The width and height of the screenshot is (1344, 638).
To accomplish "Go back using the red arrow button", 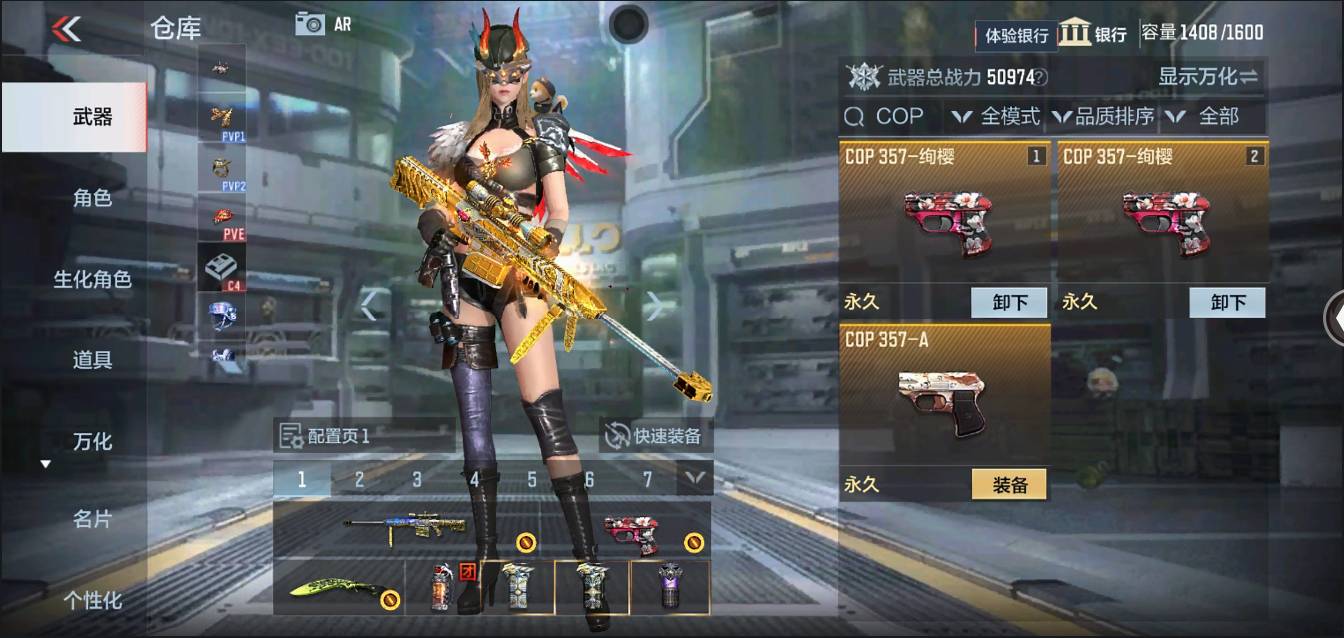I will (x=66, y=29).
